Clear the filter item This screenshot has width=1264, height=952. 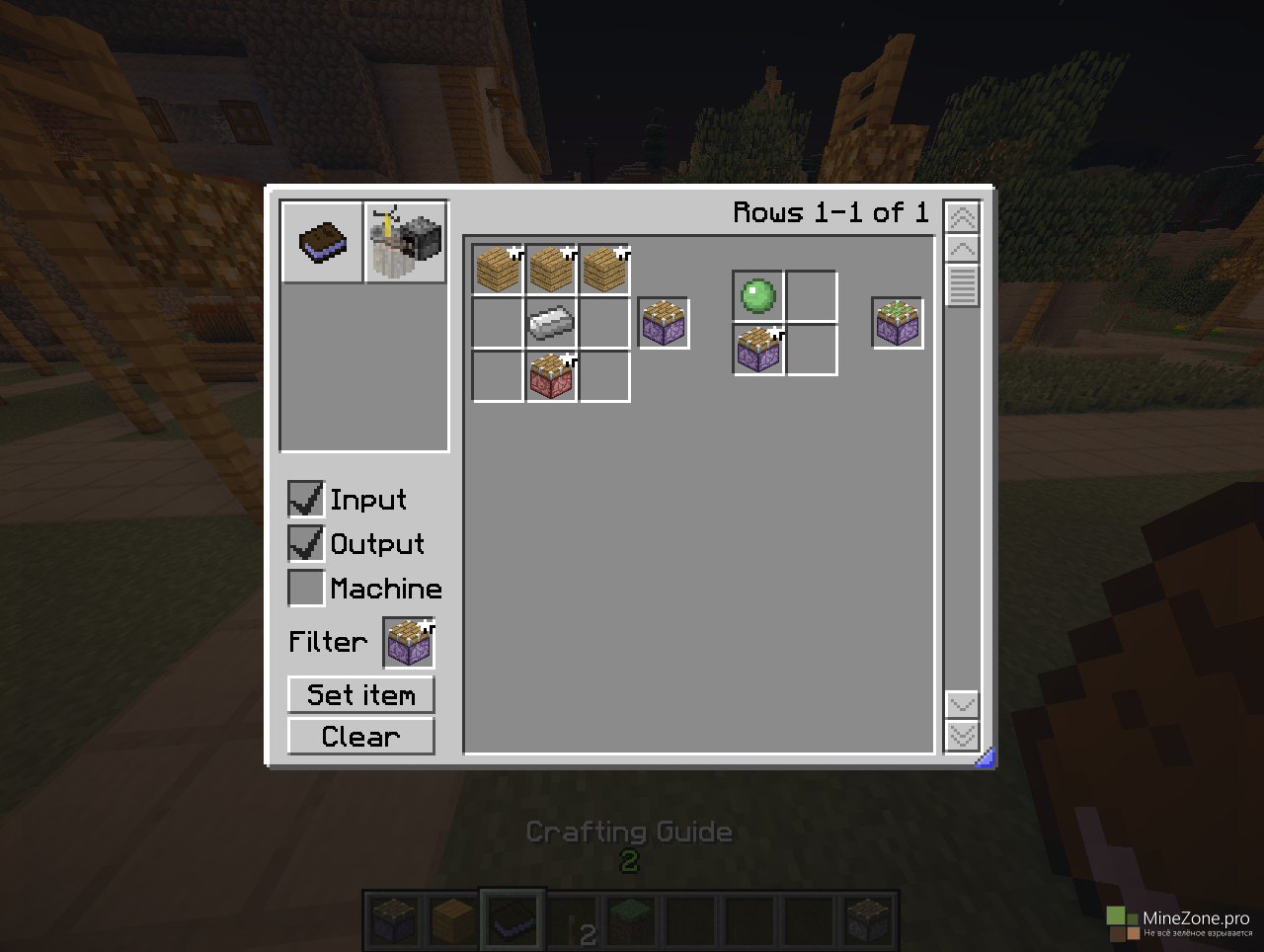[x=360, y=736]
